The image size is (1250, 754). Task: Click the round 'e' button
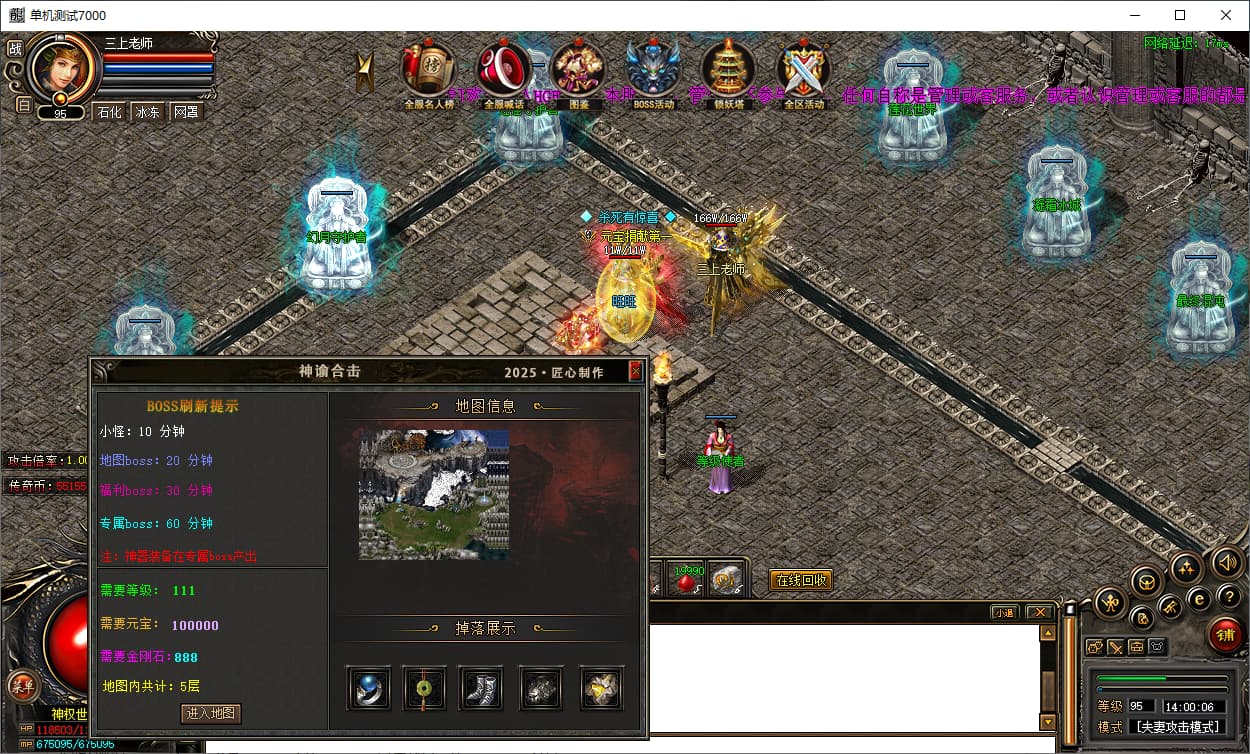pos(1200,598)
